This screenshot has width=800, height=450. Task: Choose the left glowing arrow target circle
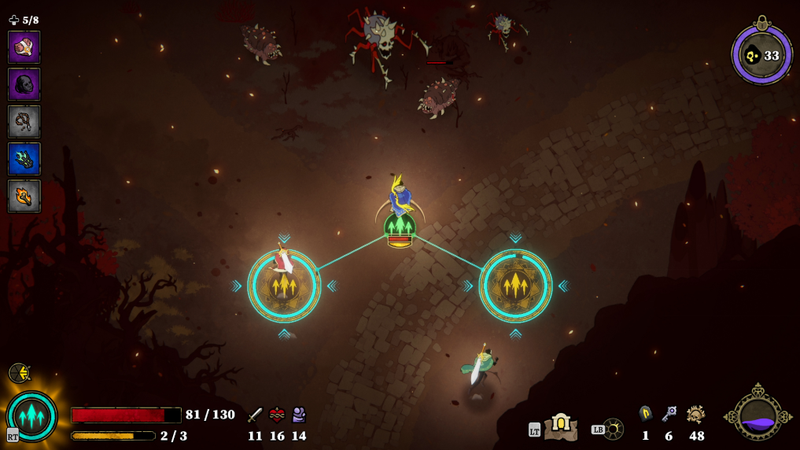click(284, 286)
